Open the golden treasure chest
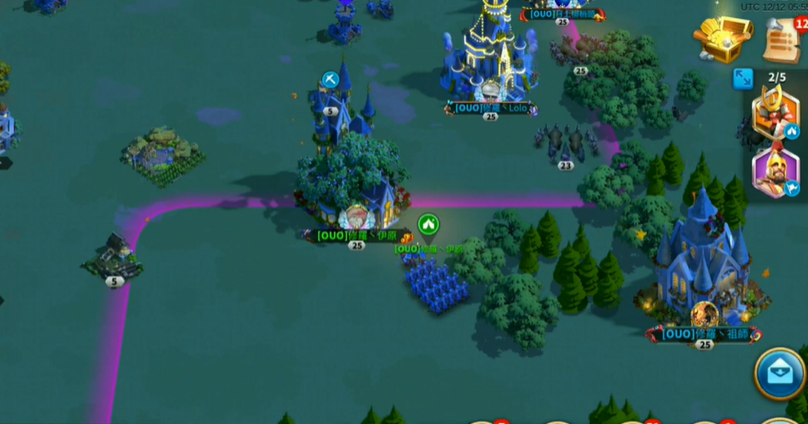Screen dimensions: 808x424 722,40
